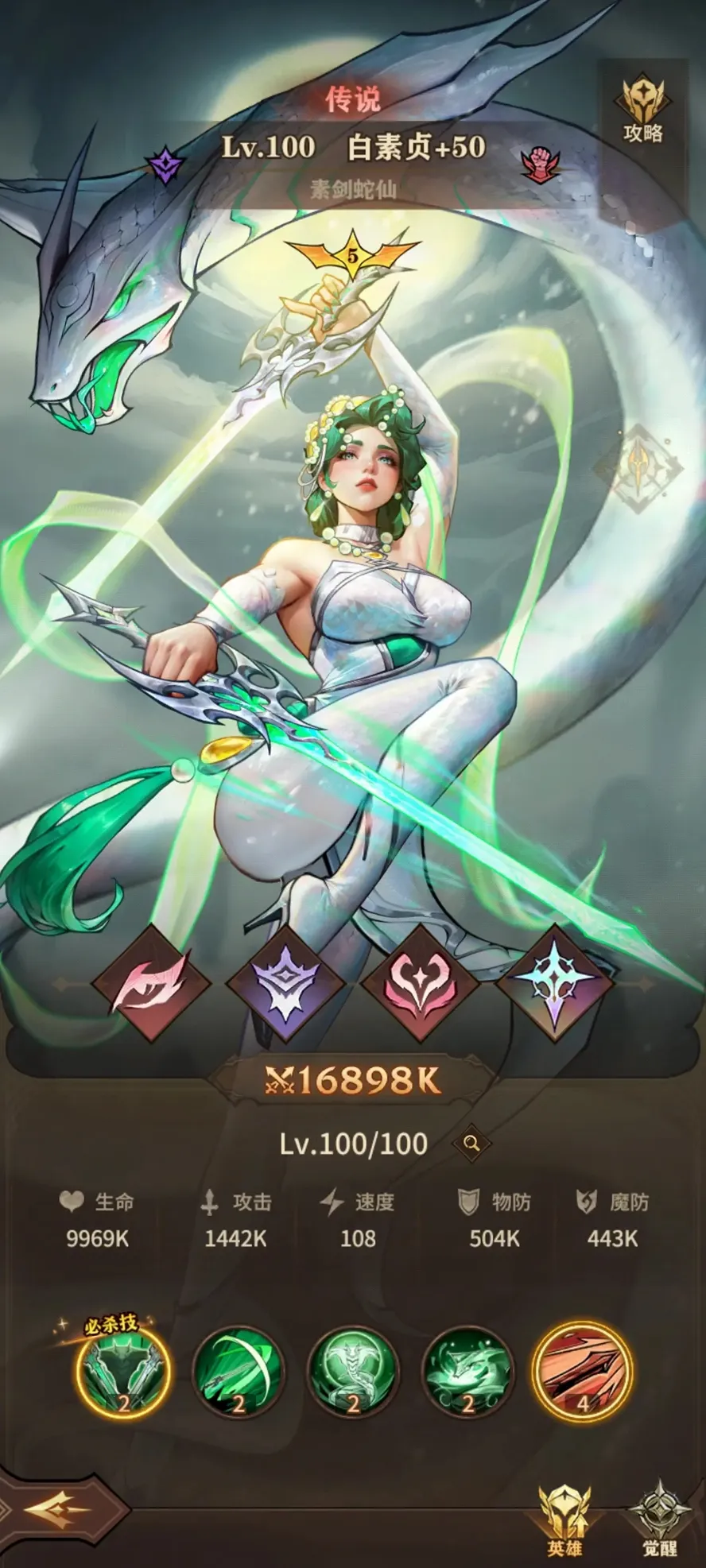
Task: Select the purple crown rune diamond
Action: point(285,985)
